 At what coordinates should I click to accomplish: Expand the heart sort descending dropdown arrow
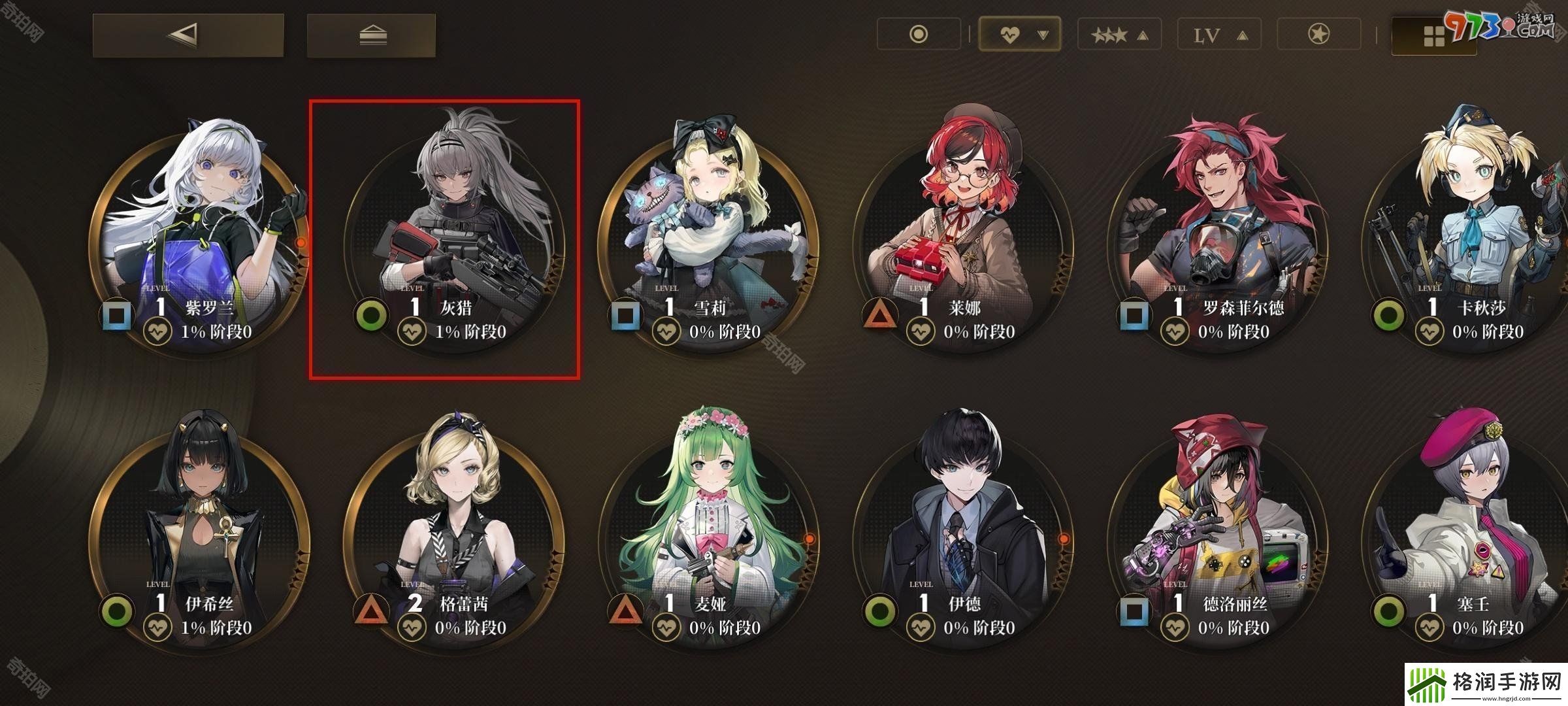(1044, 33)
